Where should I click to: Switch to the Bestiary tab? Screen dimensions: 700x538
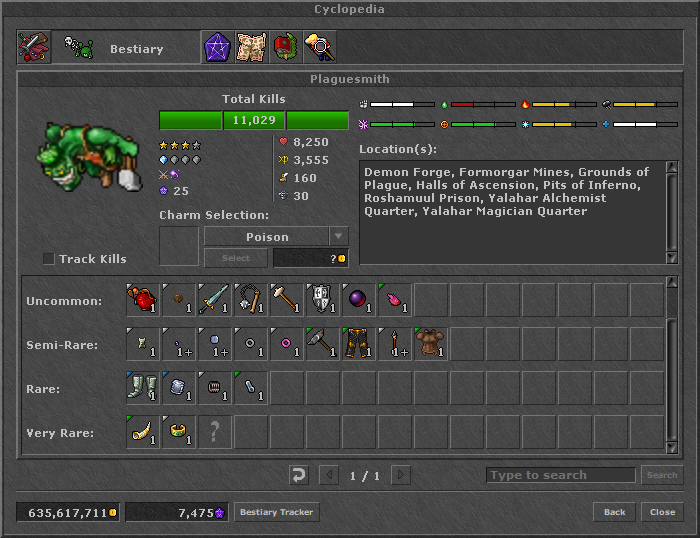123,48
